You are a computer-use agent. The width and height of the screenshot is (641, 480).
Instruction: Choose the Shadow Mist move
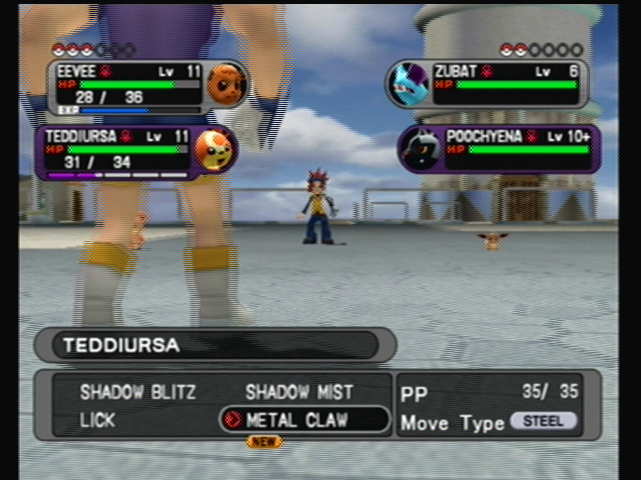pyautogui.click(x=299, y=393)
